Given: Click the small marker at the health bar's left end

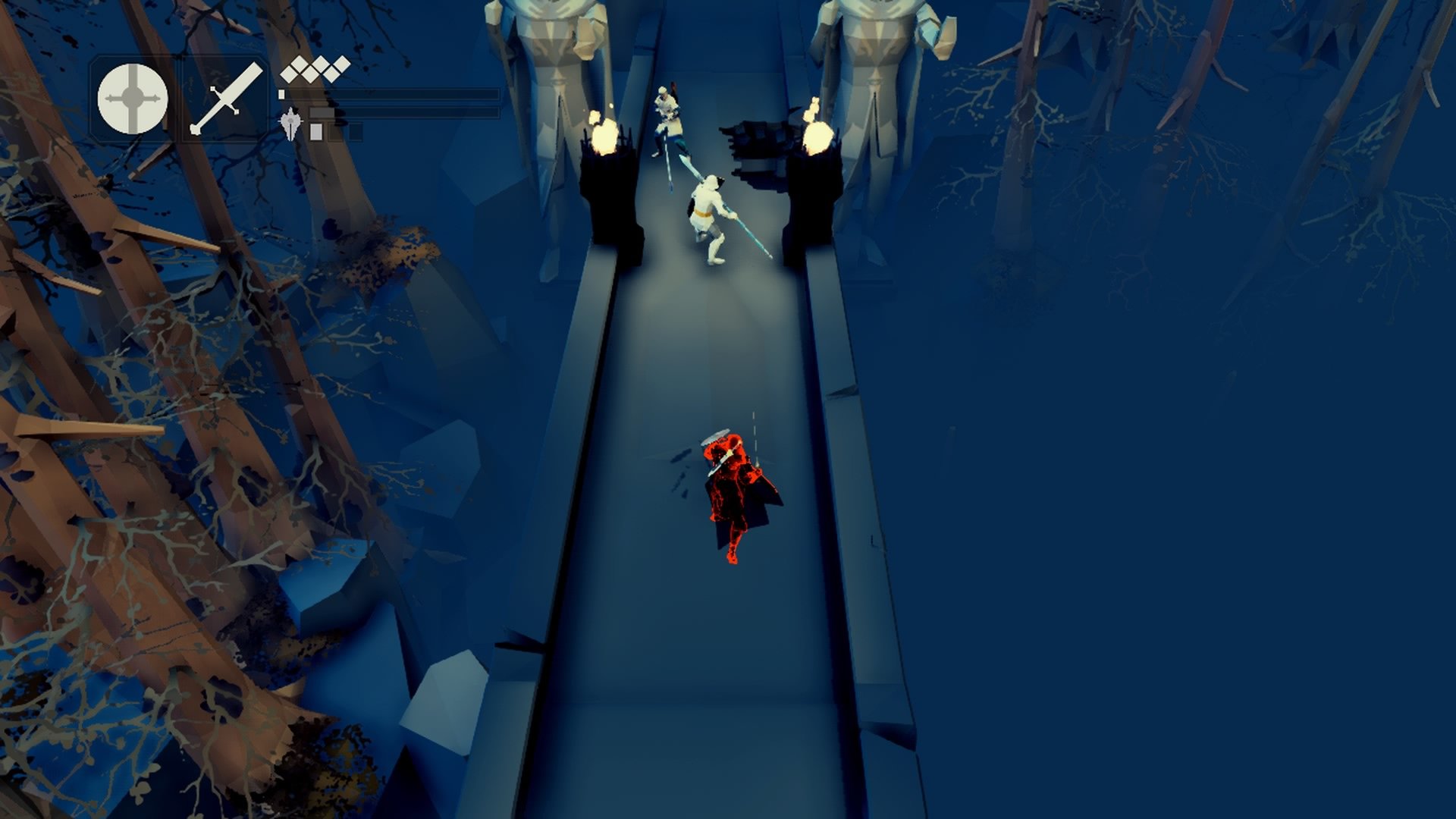Looking at the screenshot, I should click(x=281, y=94).
